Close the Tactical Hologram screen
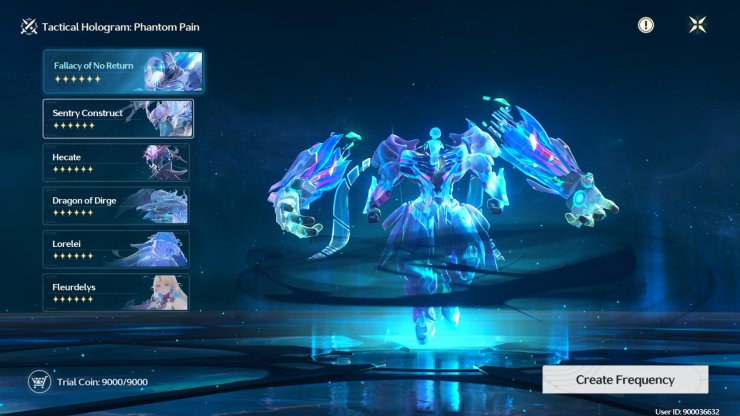 697,26
